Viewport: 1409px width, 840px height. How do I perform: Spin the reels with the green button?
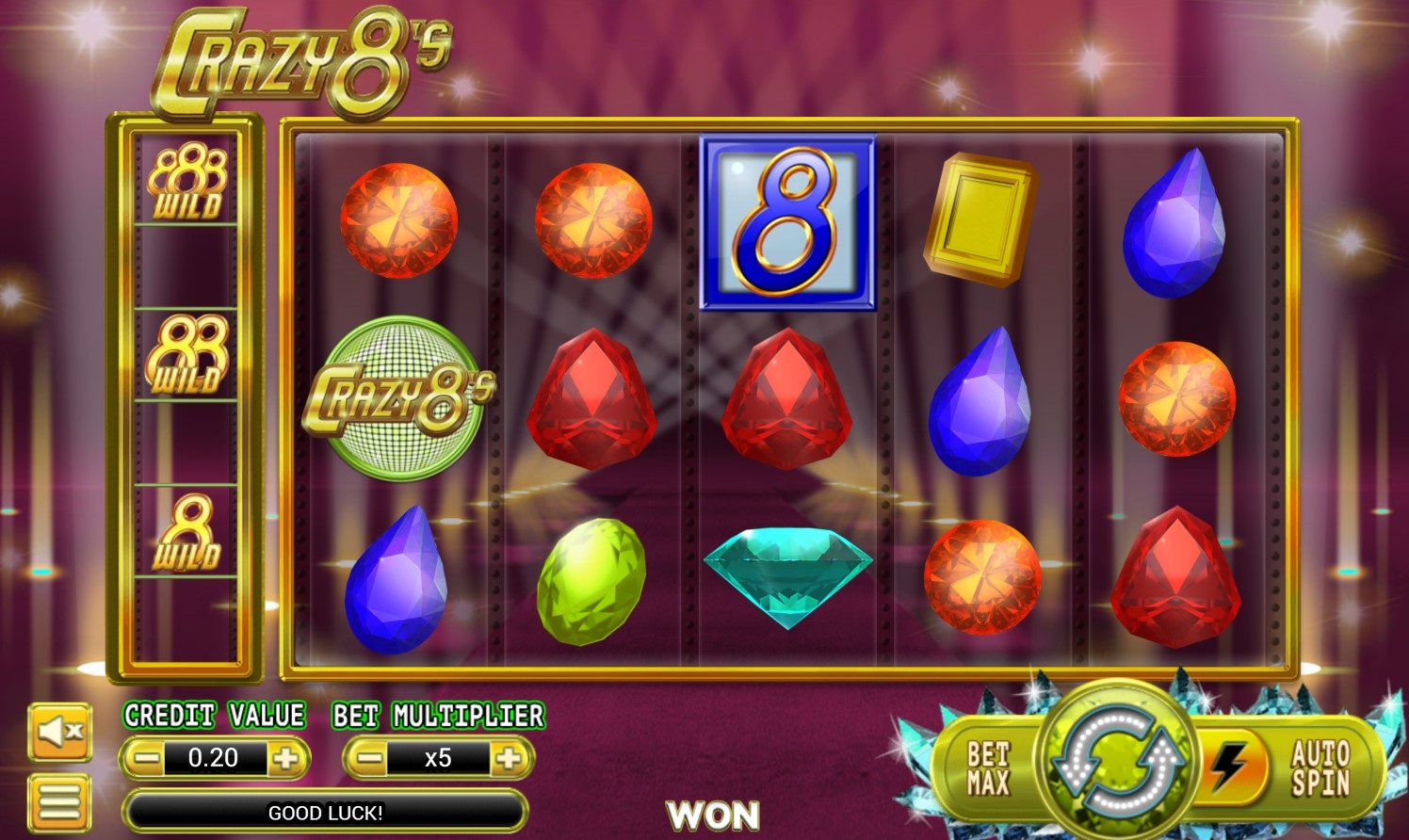[x=1116, y=759]
